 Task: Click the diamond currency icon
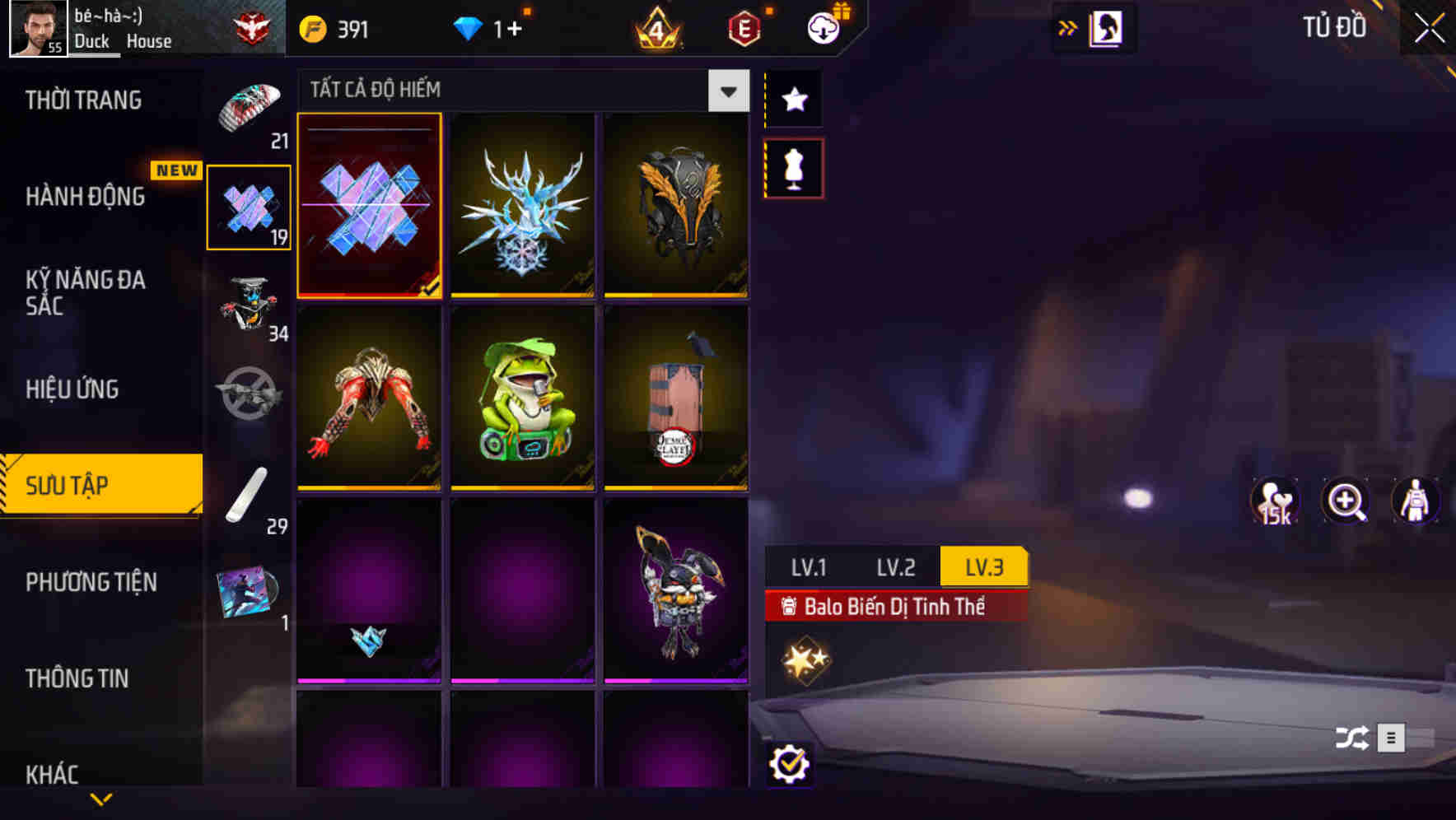pos(467,28)
